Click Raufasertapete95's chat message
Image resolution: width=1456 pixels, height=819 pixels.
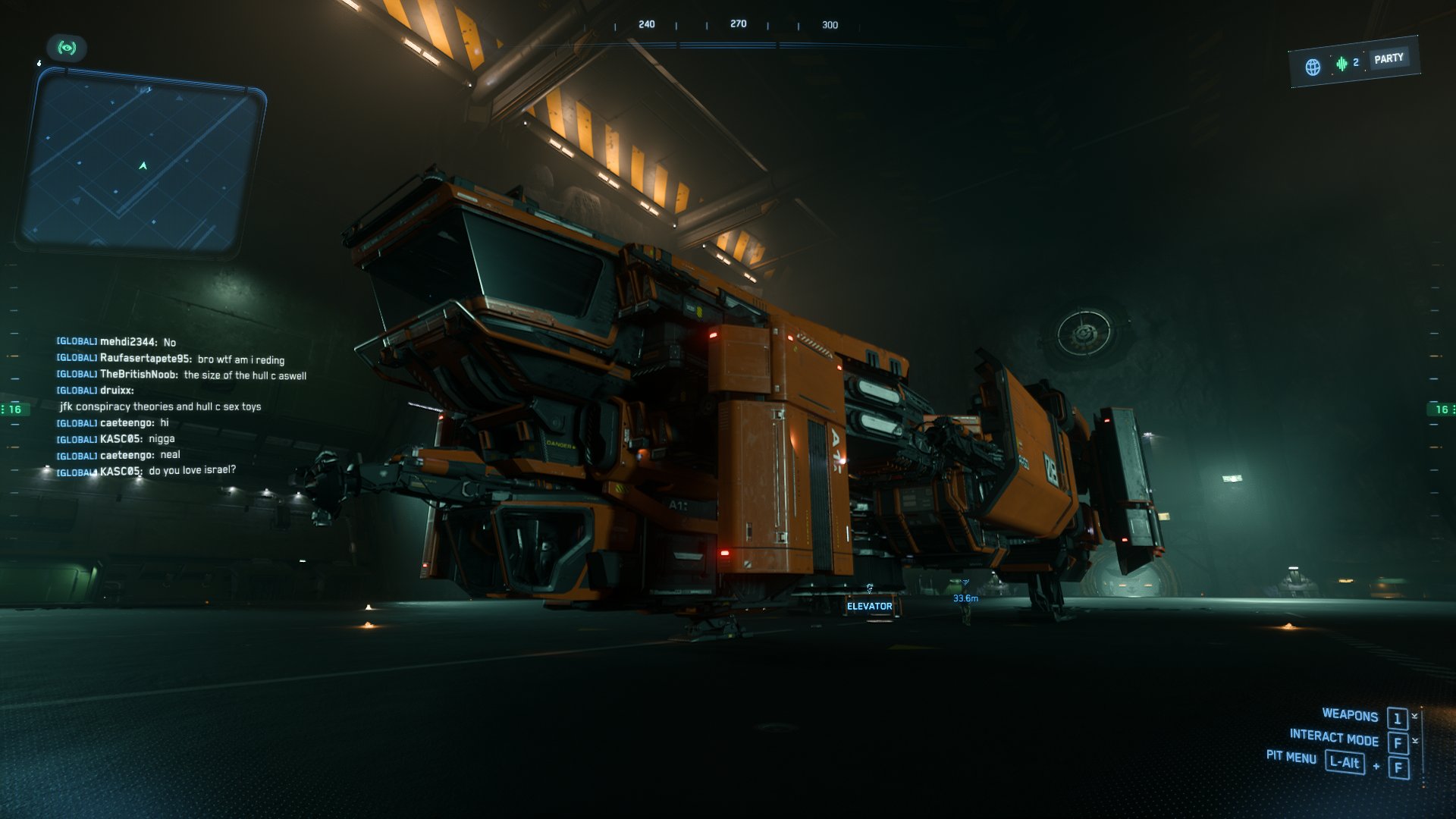pos(240,359)
